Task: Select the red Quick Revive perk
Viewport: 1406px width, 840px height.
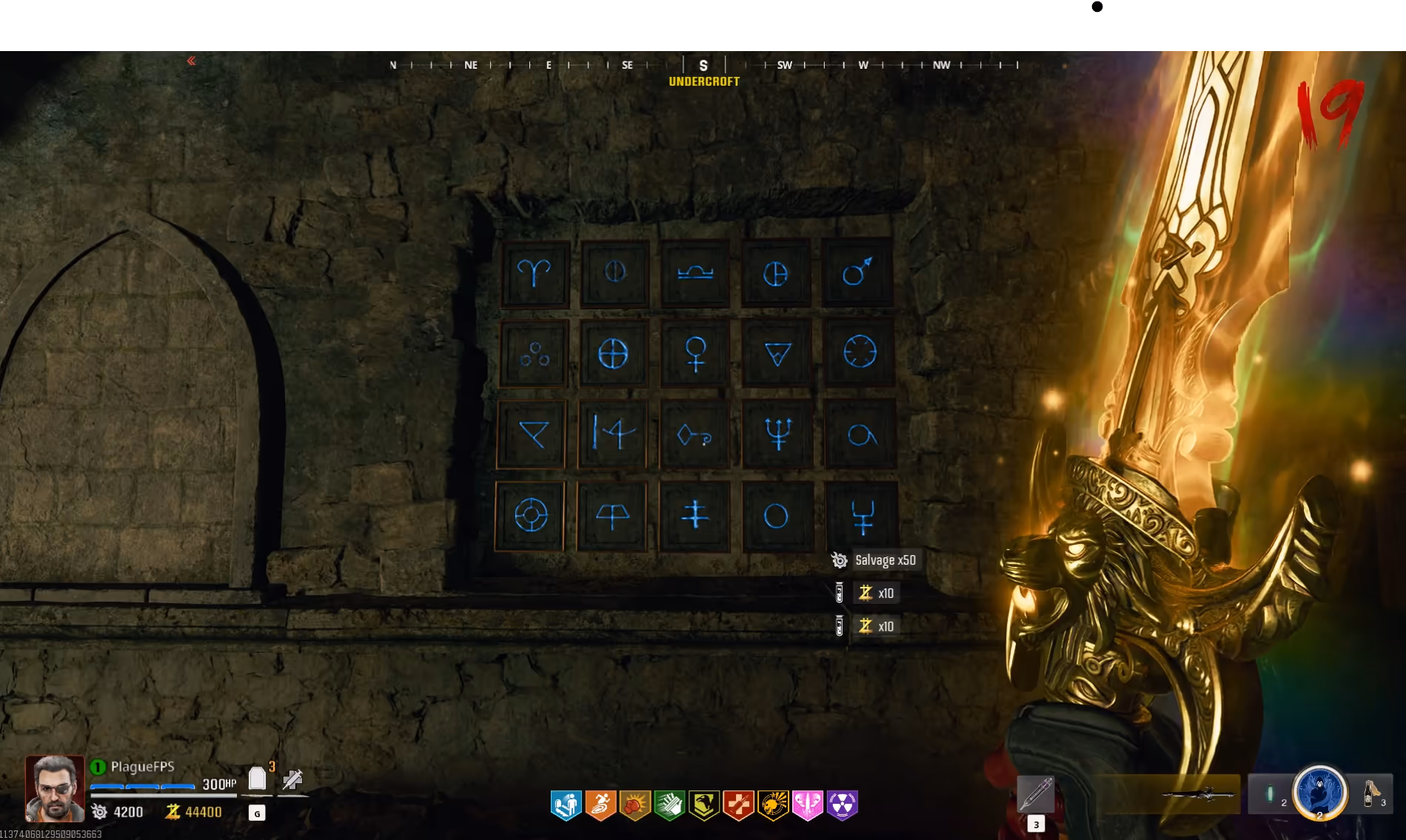Action: [738, 804]
